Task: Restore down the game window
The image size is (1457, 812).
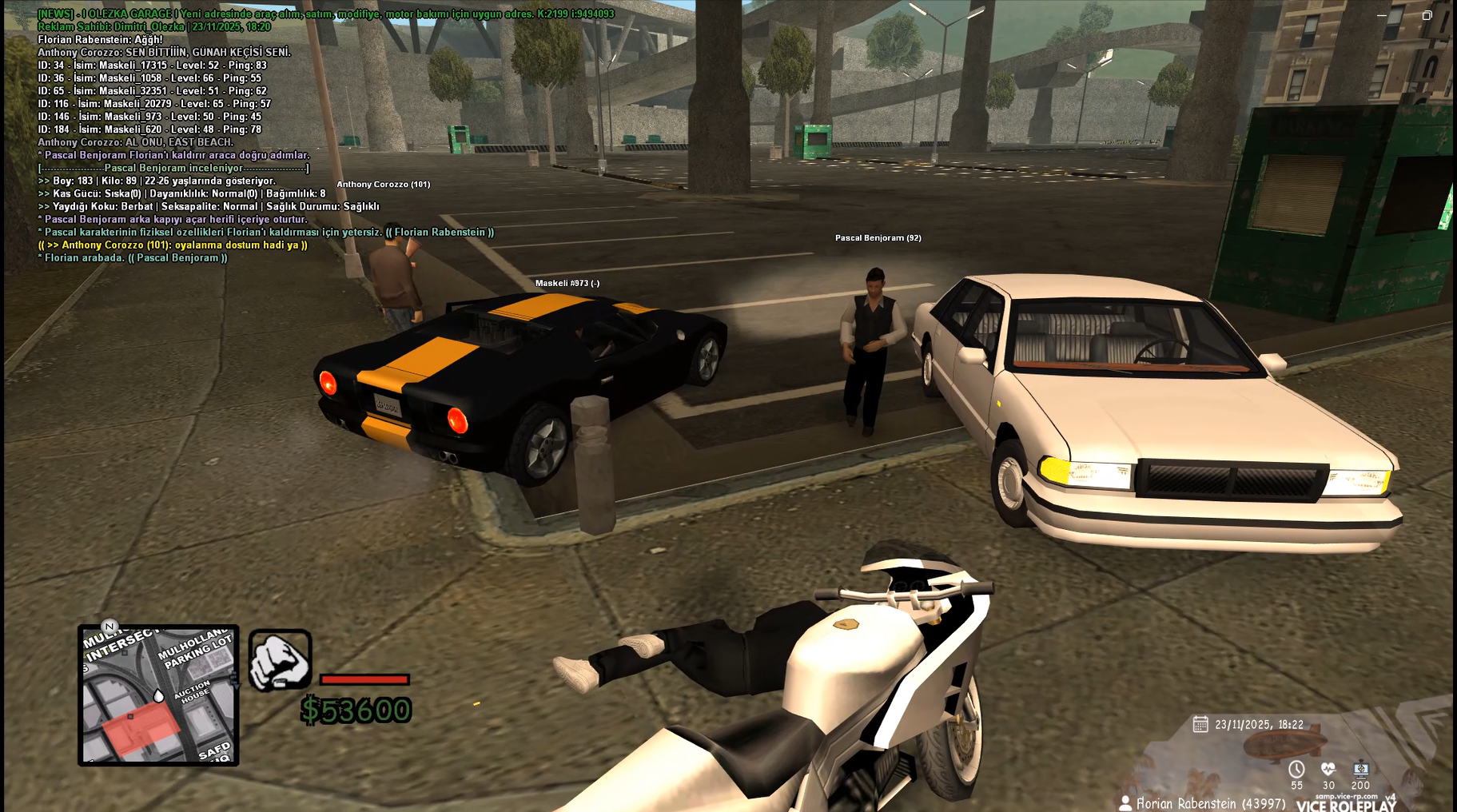Action: point(1427,15)
